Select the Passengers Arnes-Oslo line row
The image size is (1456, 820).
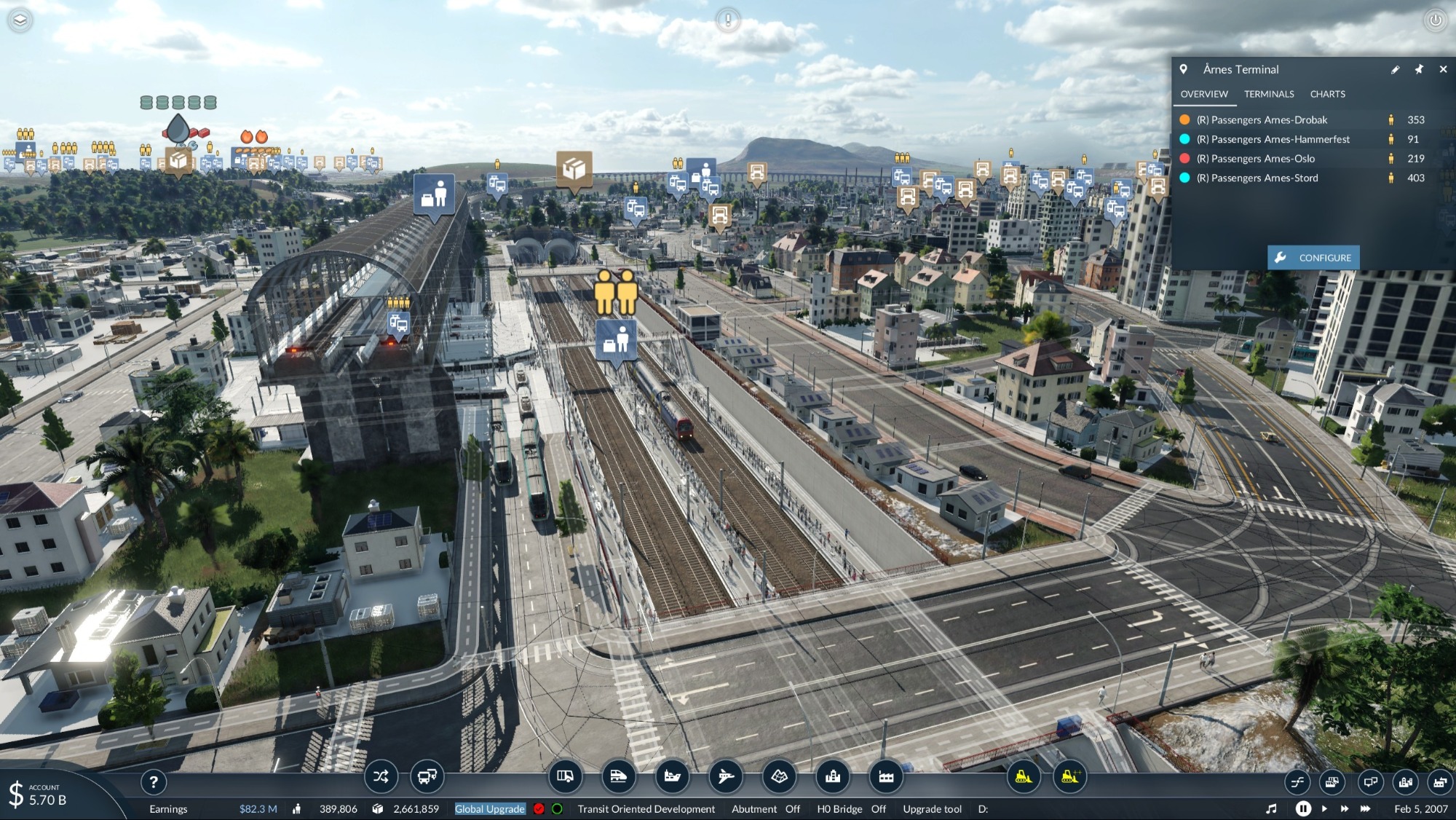(x=1256, y=159)
